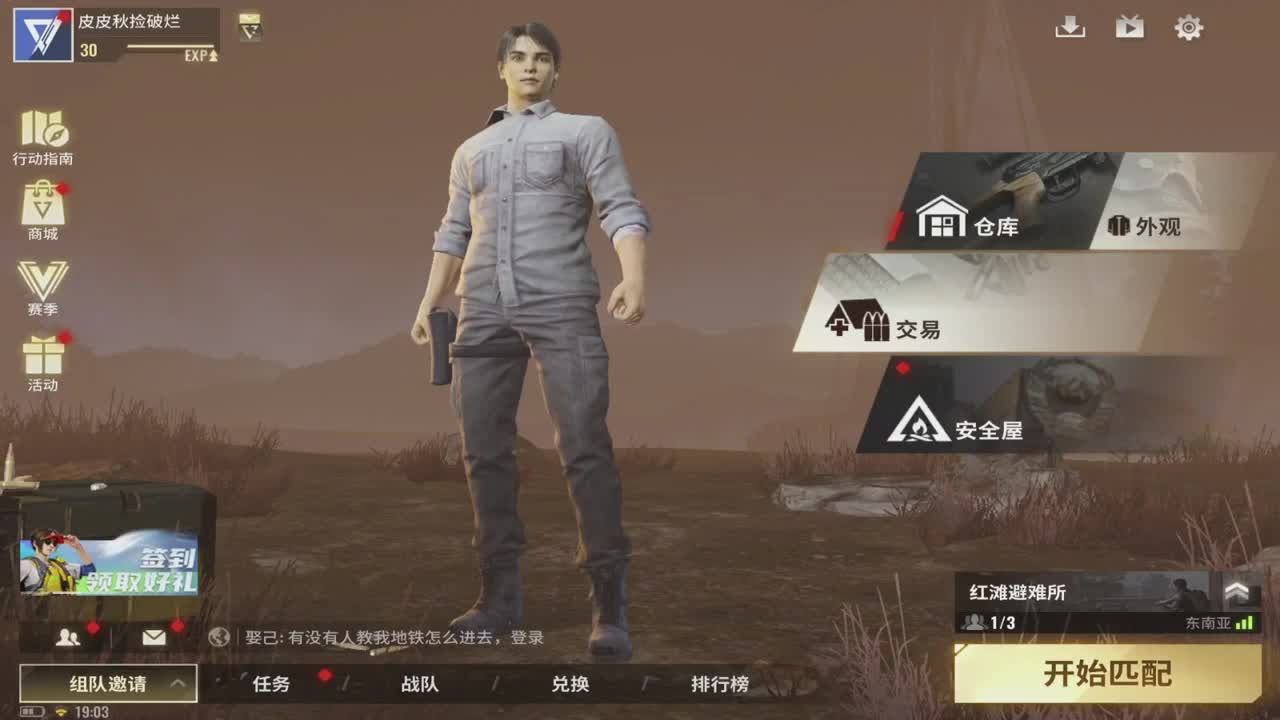The width and height of the screenshot is (1280, 720).
Task: View the 赛季 season panel
Action: (x=43, y=285)
